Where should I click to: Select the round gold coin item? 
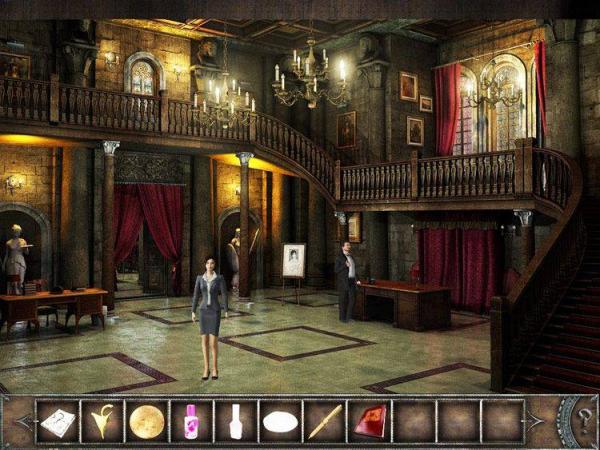[146, 421]
